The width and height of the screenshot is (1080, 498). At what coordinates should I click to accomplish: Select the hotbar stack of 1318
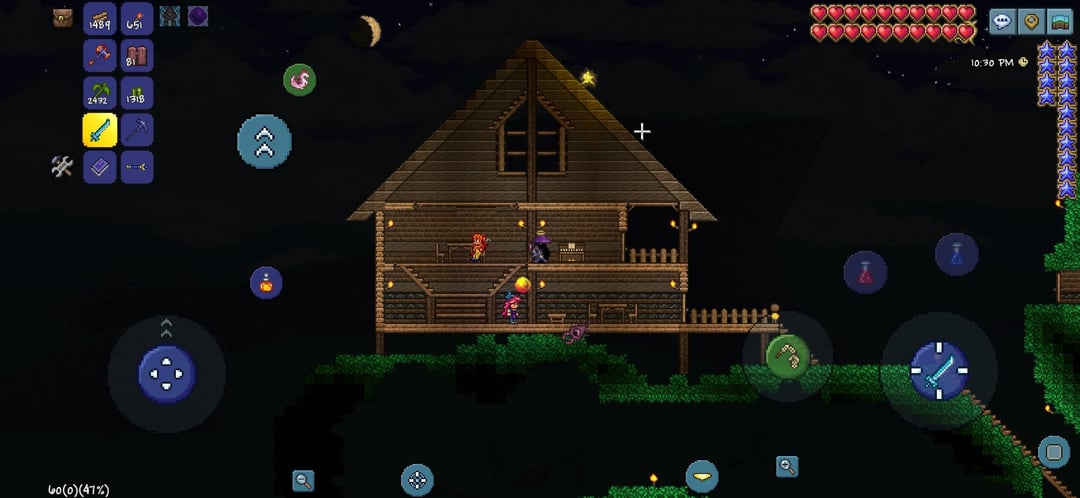tap(136, 92)
